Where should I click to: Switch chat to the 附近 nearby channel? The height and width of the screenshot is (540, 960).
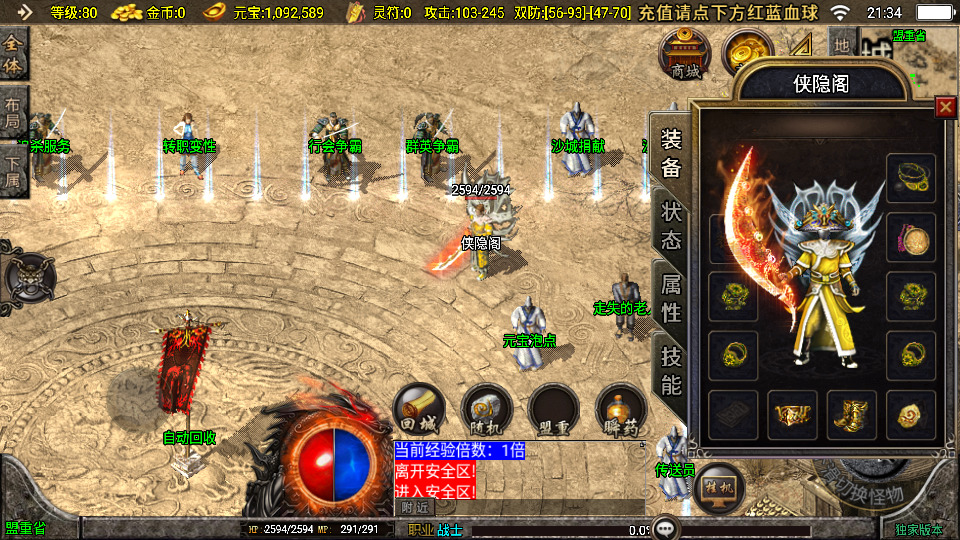coord(414,507)
